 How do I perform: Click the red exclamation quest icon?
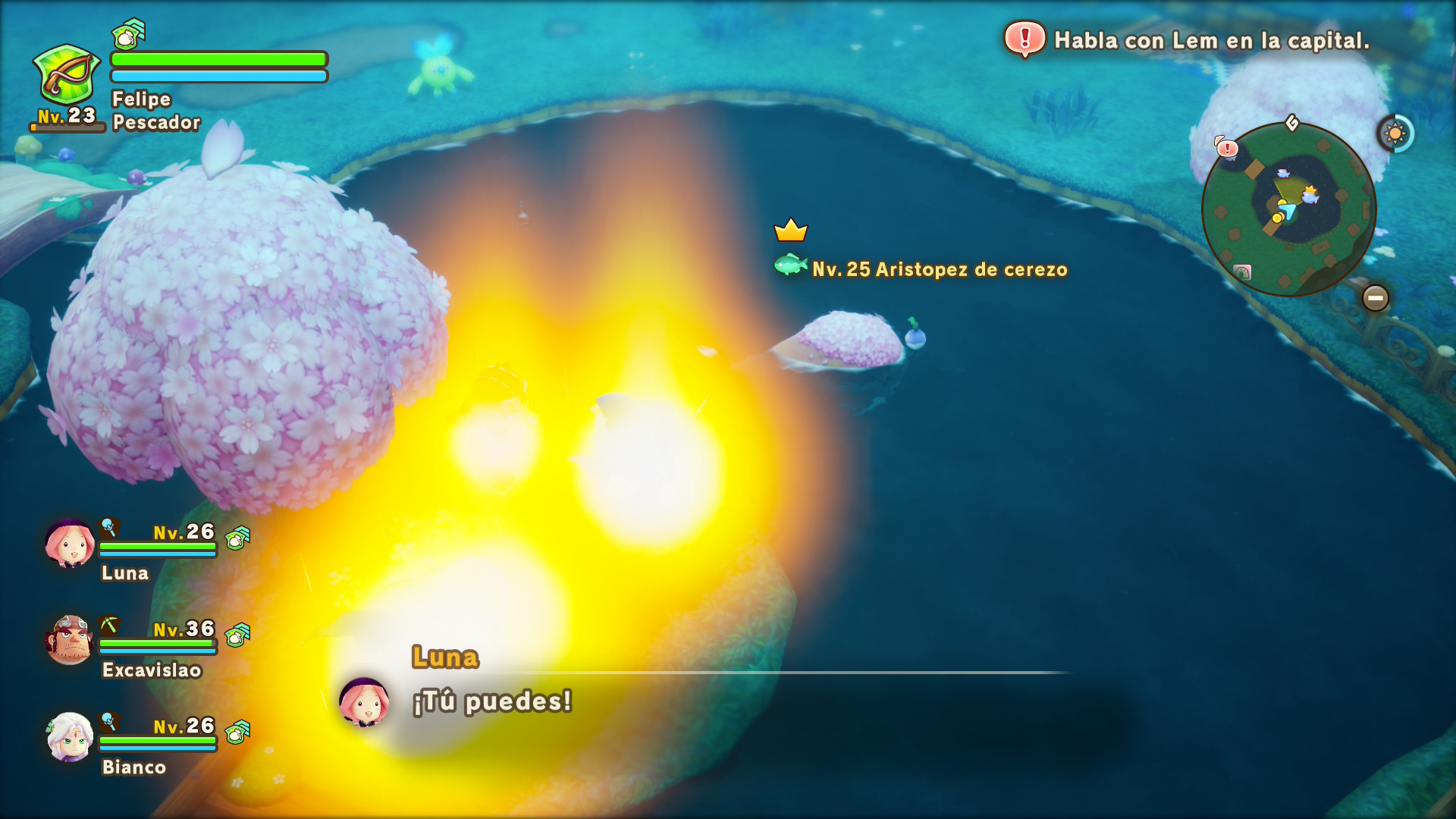[x=1025, y=39]
